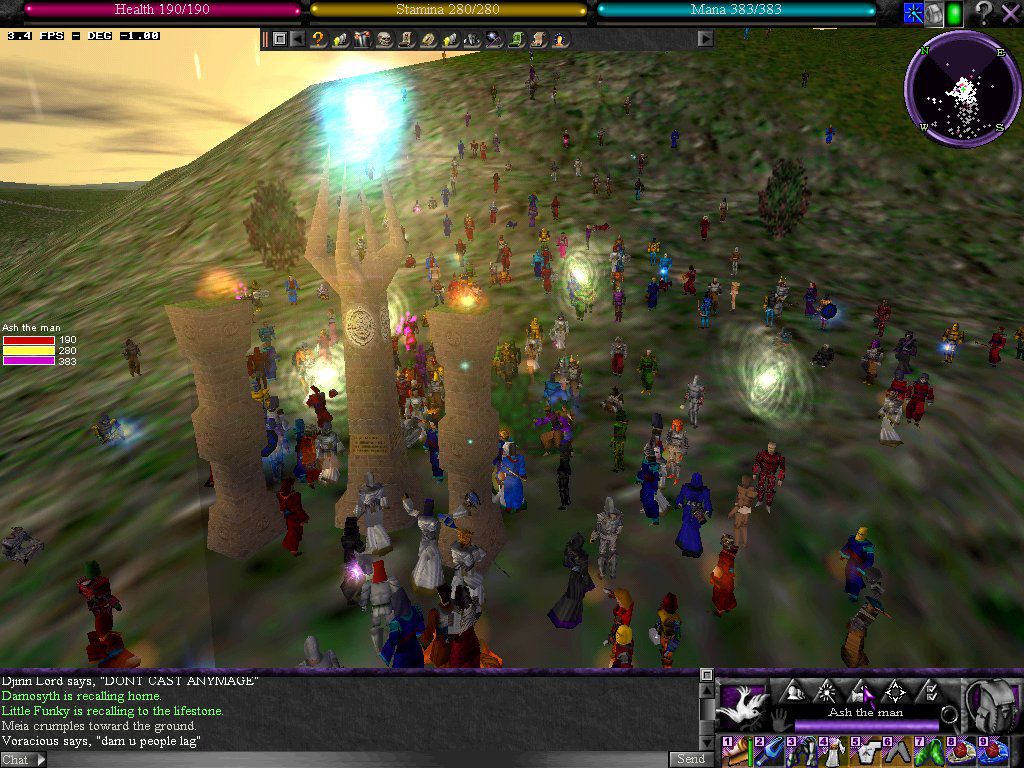Viewport: 1024px width, 768px height.
Task: Open help with the question mark icon
Action: (x=984, y=13)
